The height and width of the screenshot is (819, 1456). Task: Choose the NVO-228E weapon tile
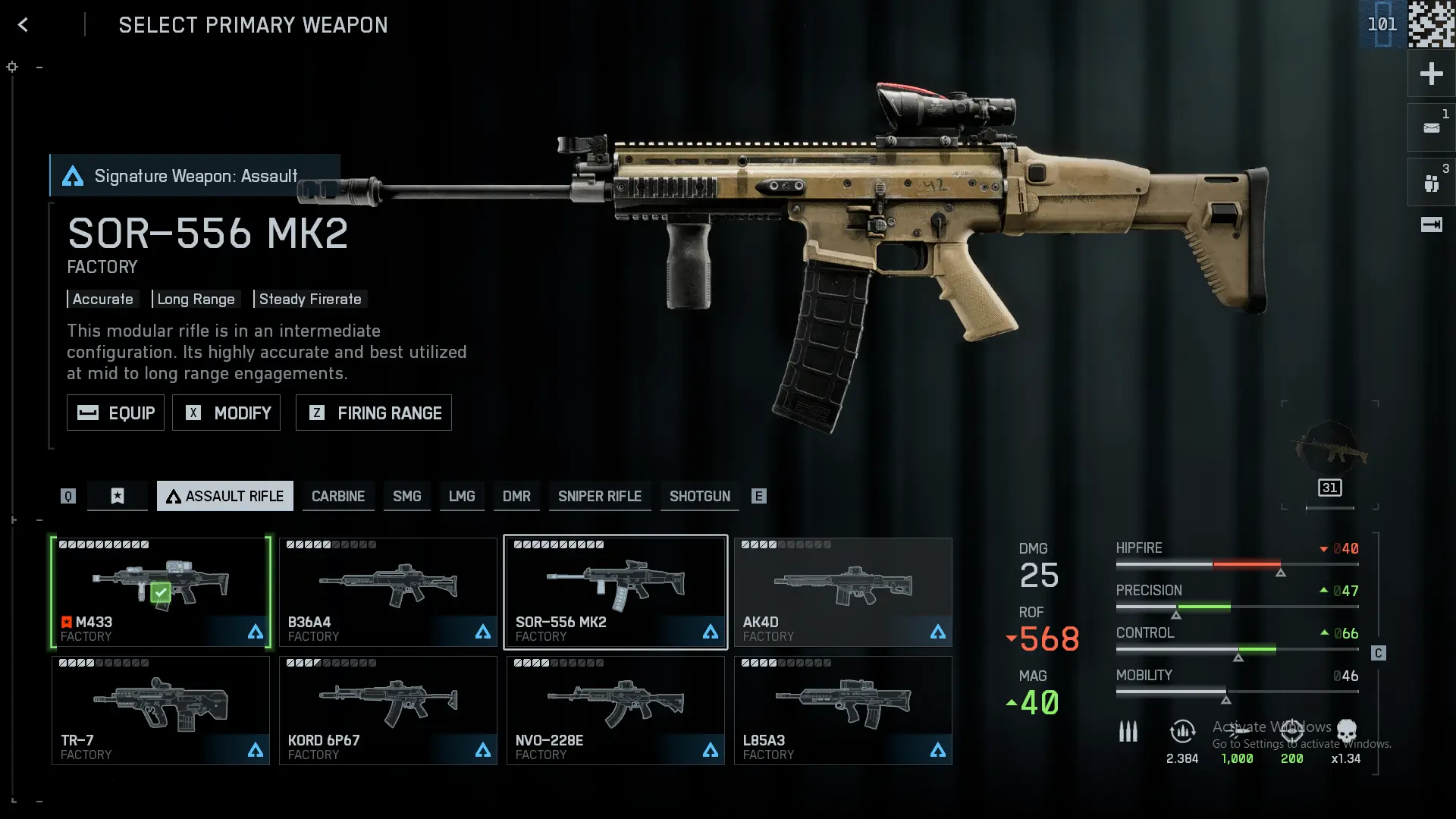tap(615, 711)
